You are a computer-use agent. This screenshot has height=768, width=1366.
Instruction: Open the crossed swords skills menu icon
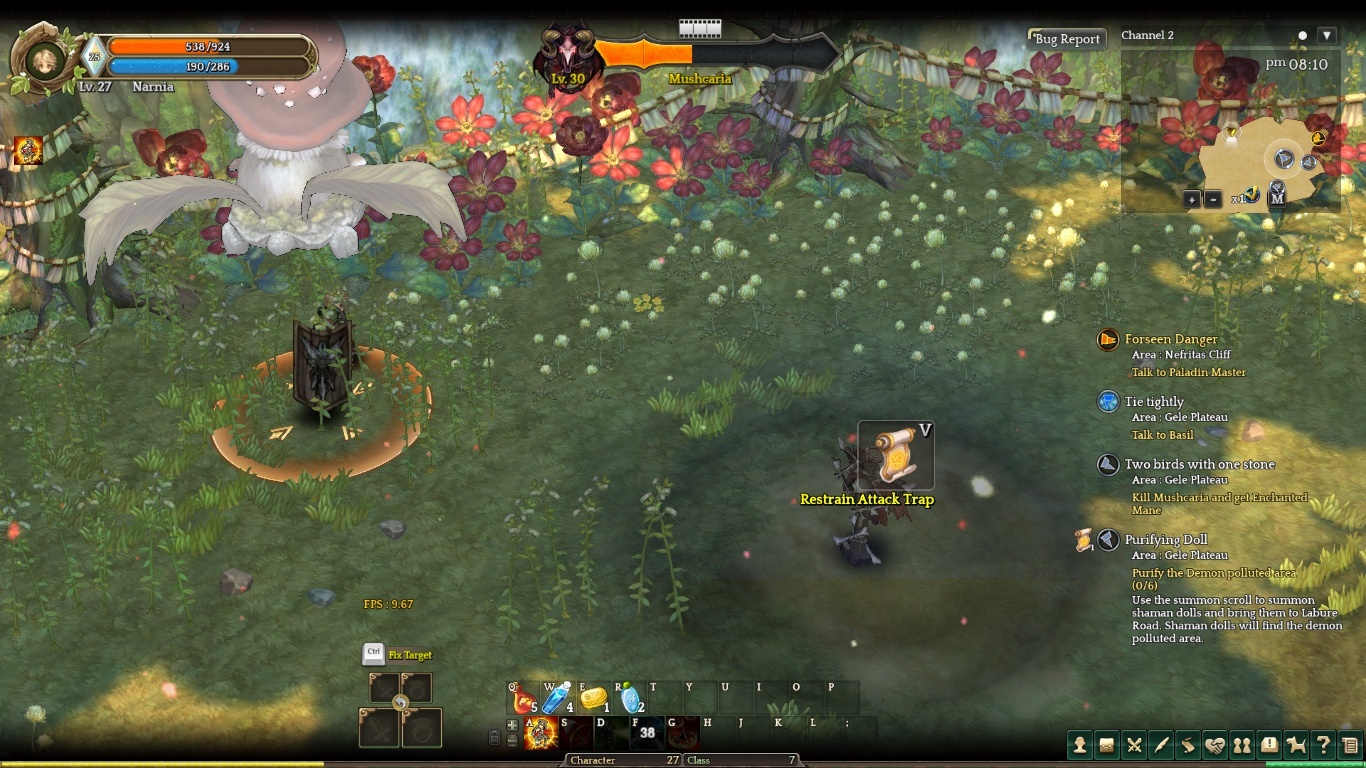coord(1134,745)
